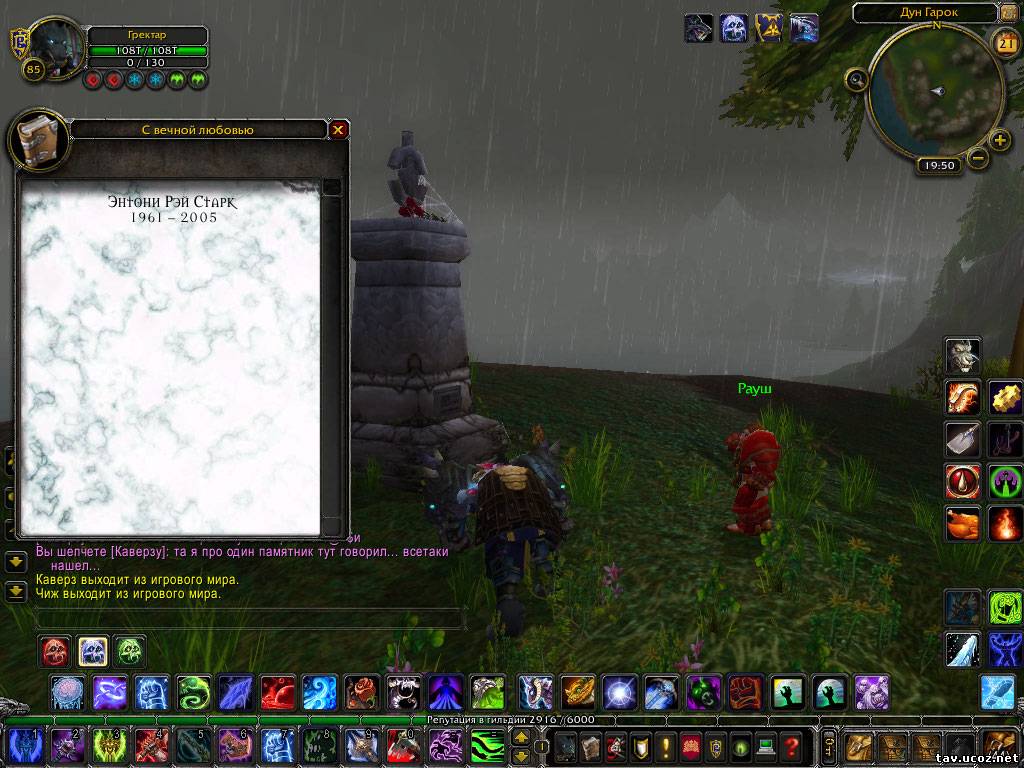Use the green striped ability on the main bar

488,746
